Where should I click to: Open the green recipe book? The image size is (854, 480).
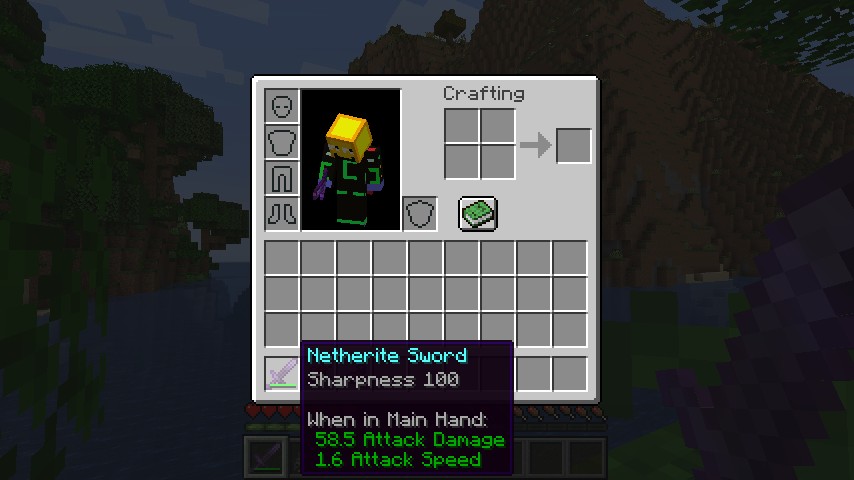pyautogui.click(x=478, y=213)
